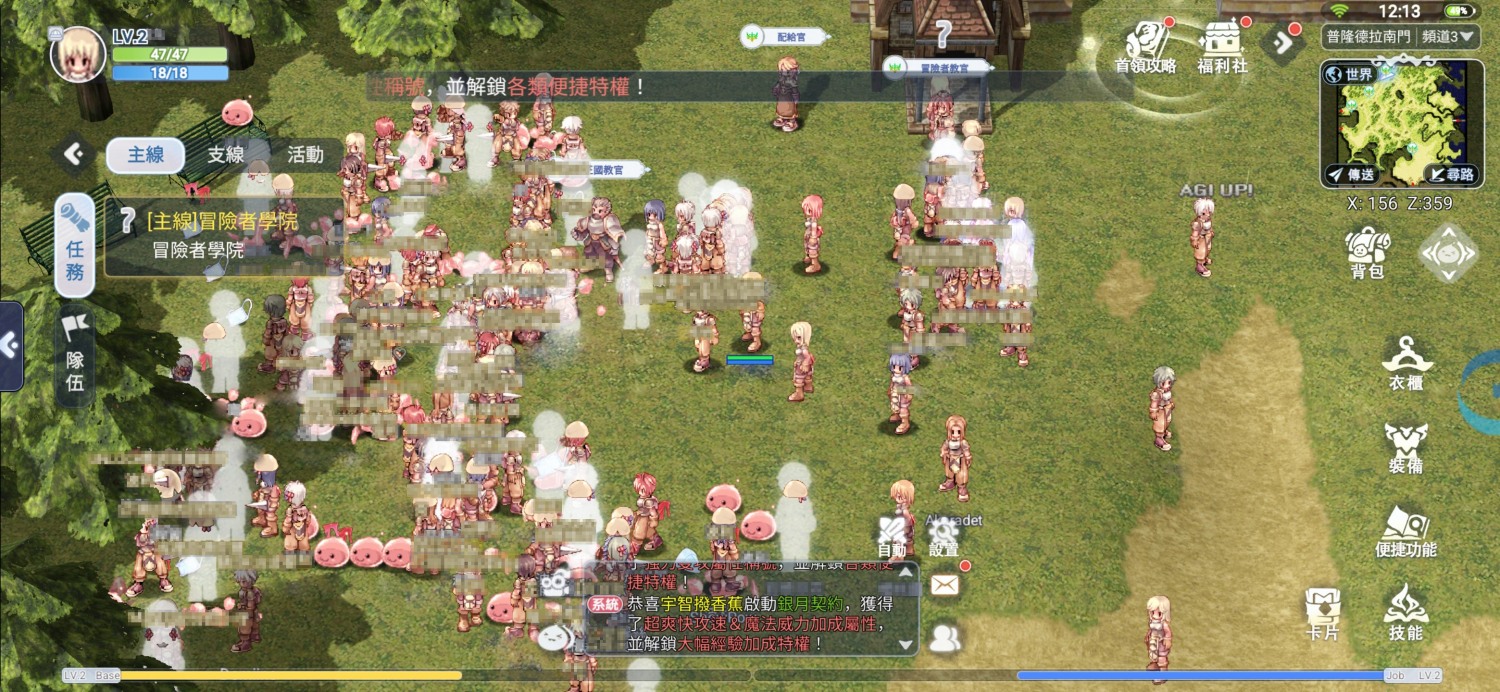
Task: Open the 卡片 cards menu
Action: tap(1322, 612)
